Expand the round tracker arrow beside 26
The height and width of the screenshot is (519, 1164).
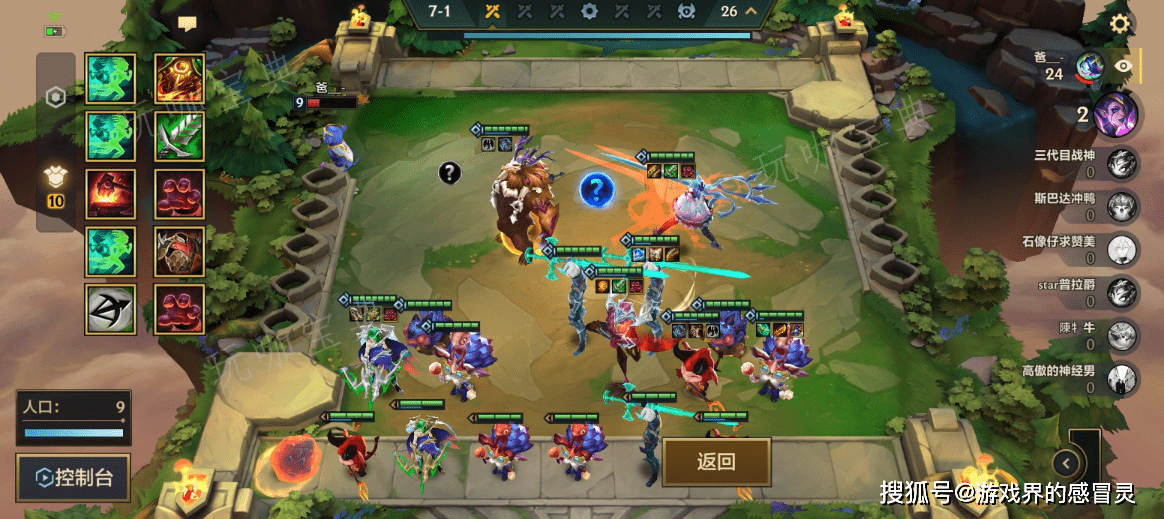click(750, 12)
